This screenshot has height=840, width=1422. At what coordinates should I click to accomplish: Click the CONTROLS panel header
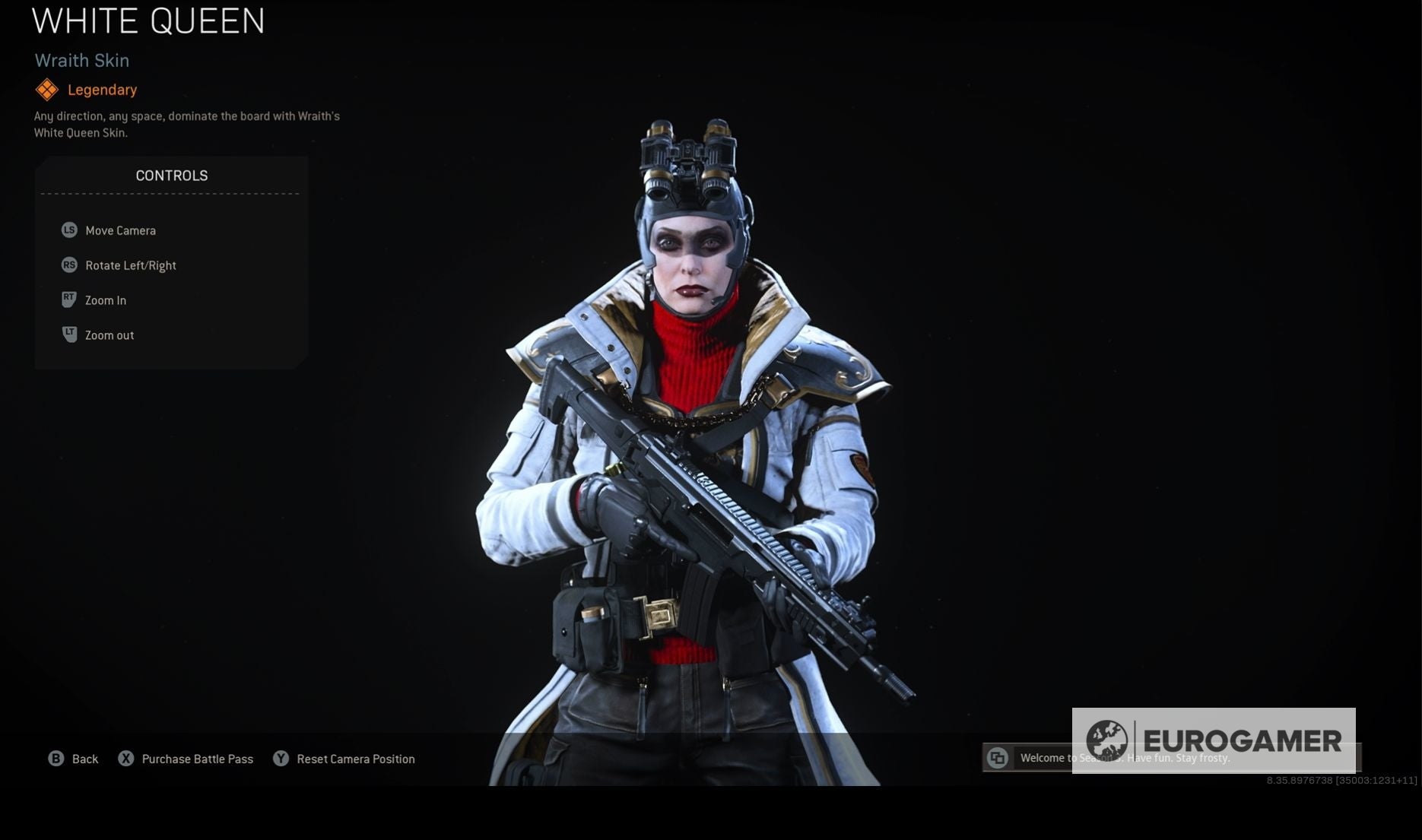tap(171, 175)
